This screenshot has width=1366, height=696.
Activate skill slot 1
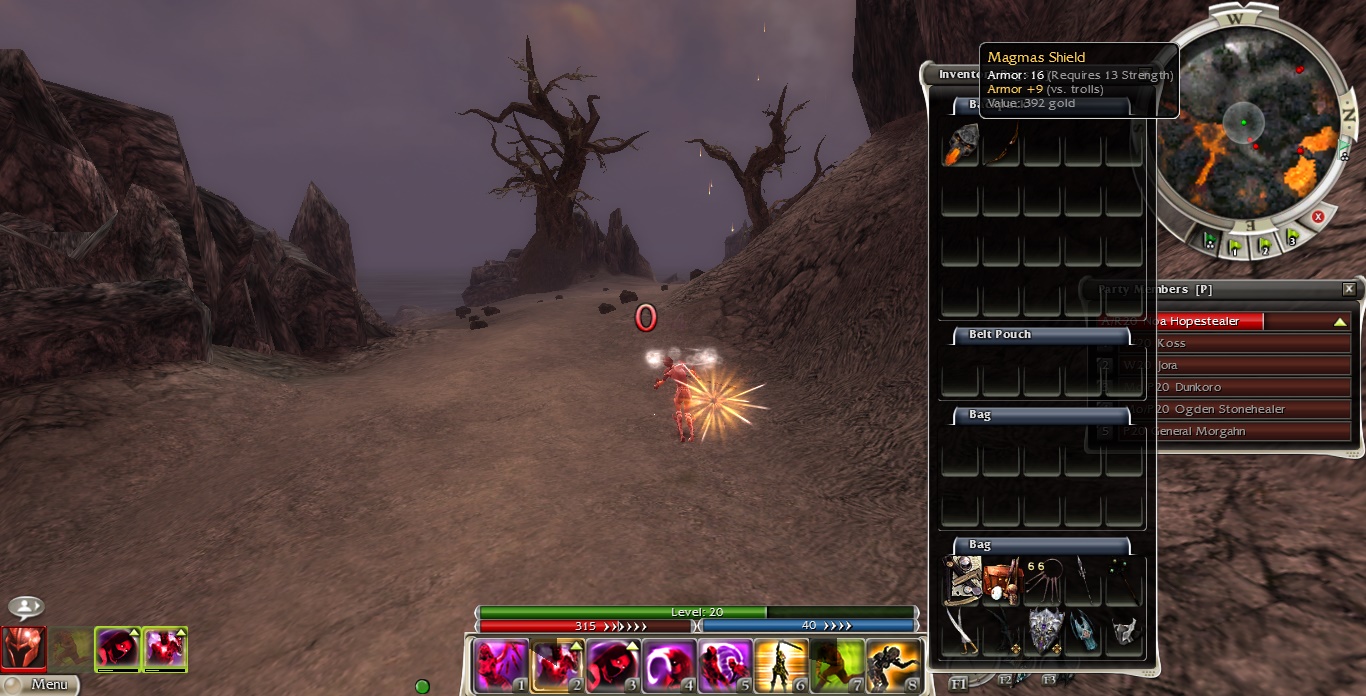[501, 665]
